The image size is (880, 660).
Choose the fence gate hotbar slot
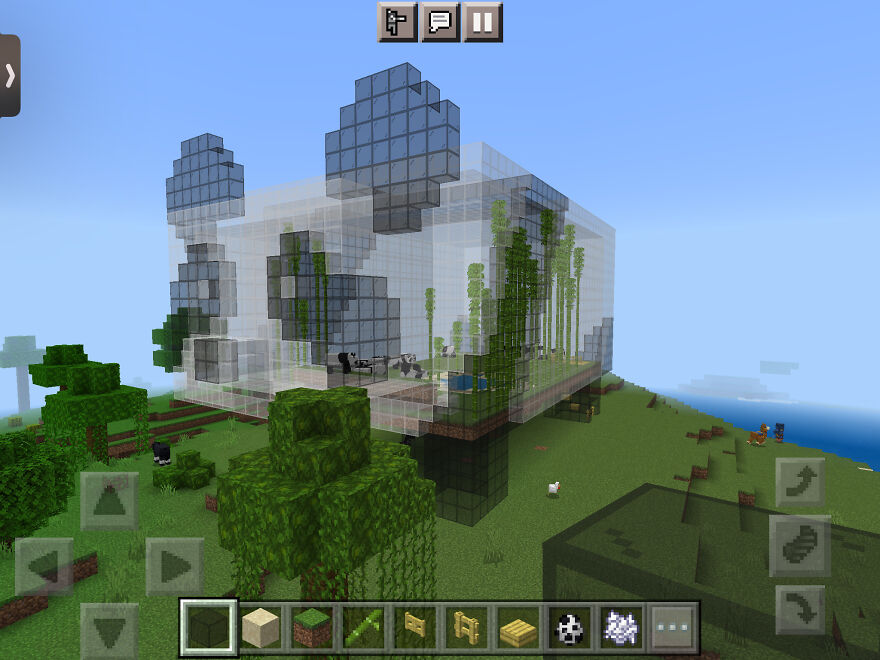click(415, 628)
